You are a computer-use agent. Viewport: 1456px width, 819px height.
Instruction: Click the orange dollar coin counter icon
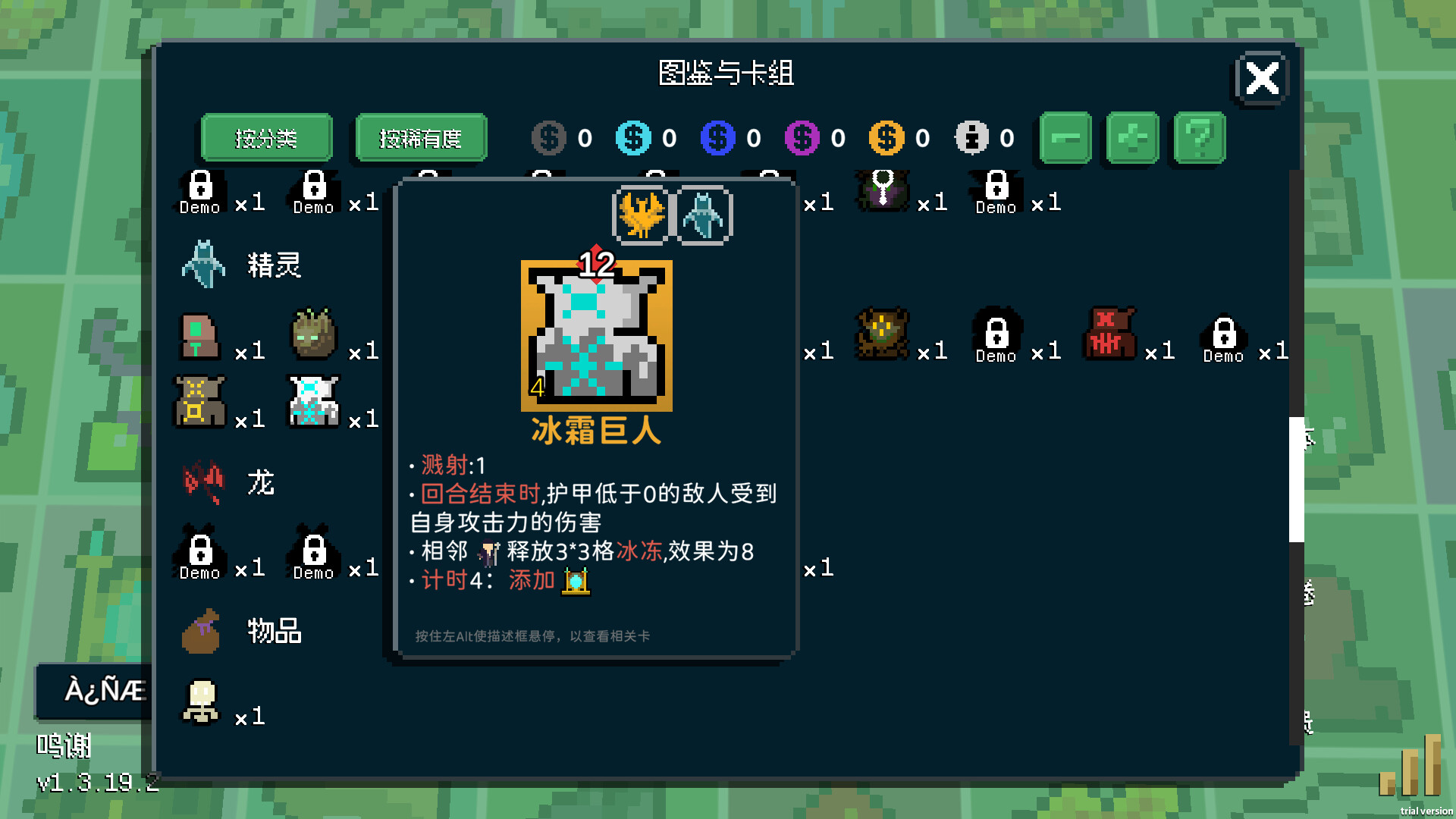[885, 138]
